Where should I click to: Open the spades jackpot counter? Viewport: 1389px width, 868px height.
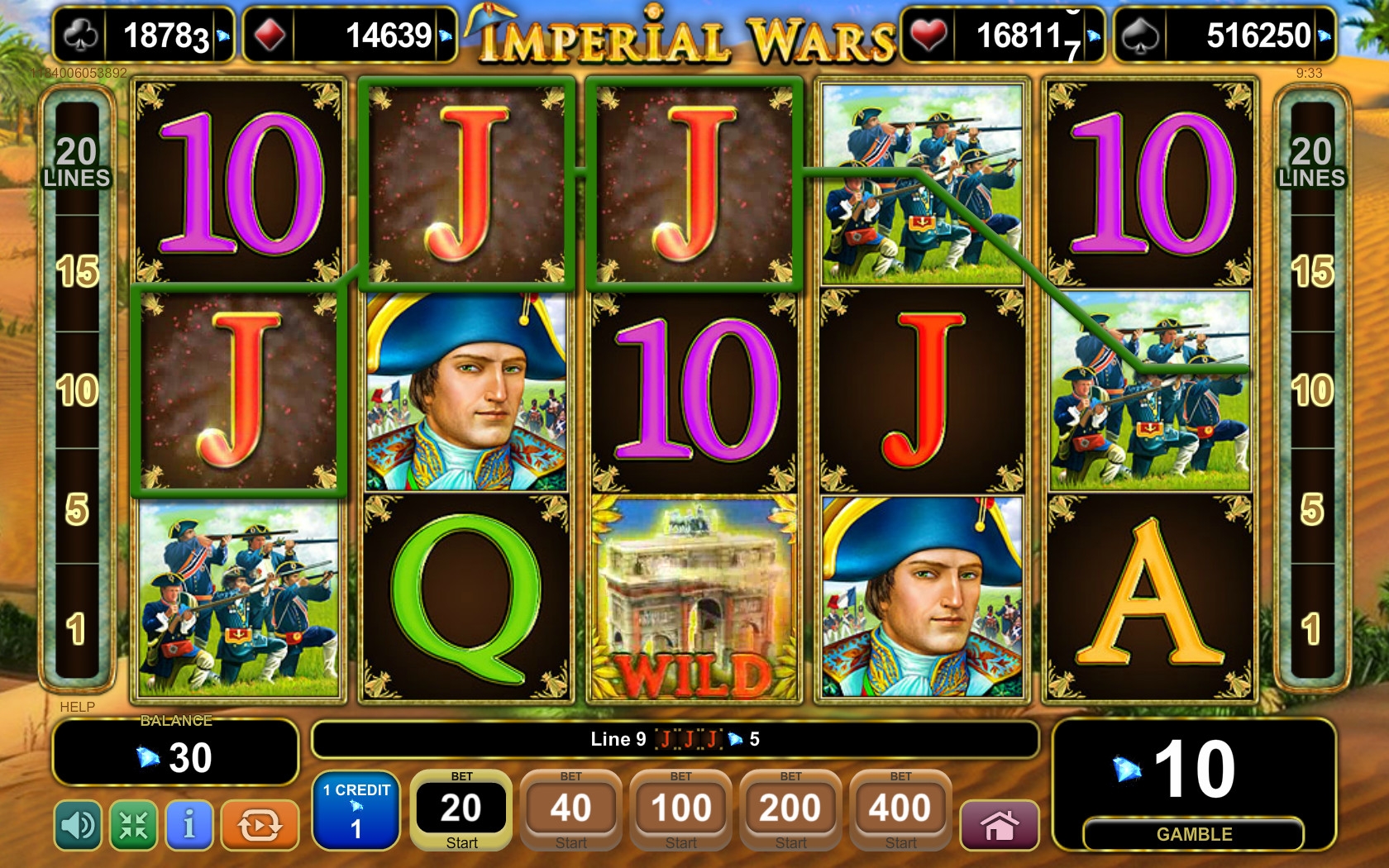1224,36
